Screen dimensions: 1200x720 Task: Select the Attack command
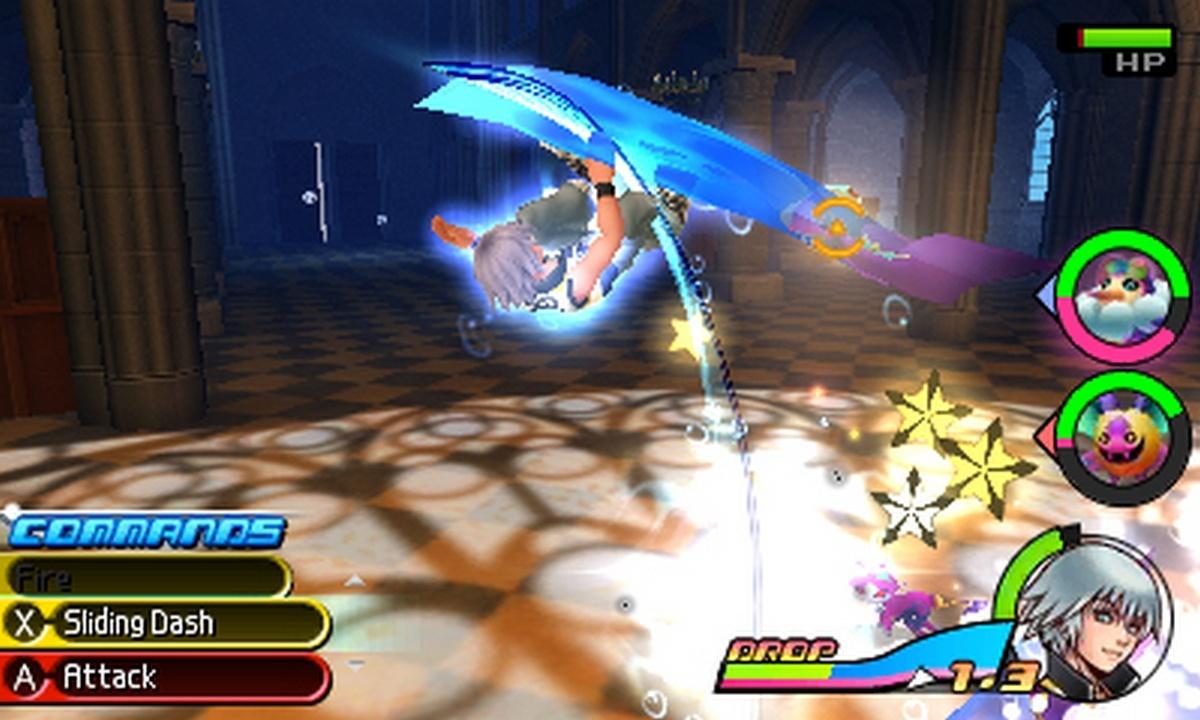pos(165,678)
